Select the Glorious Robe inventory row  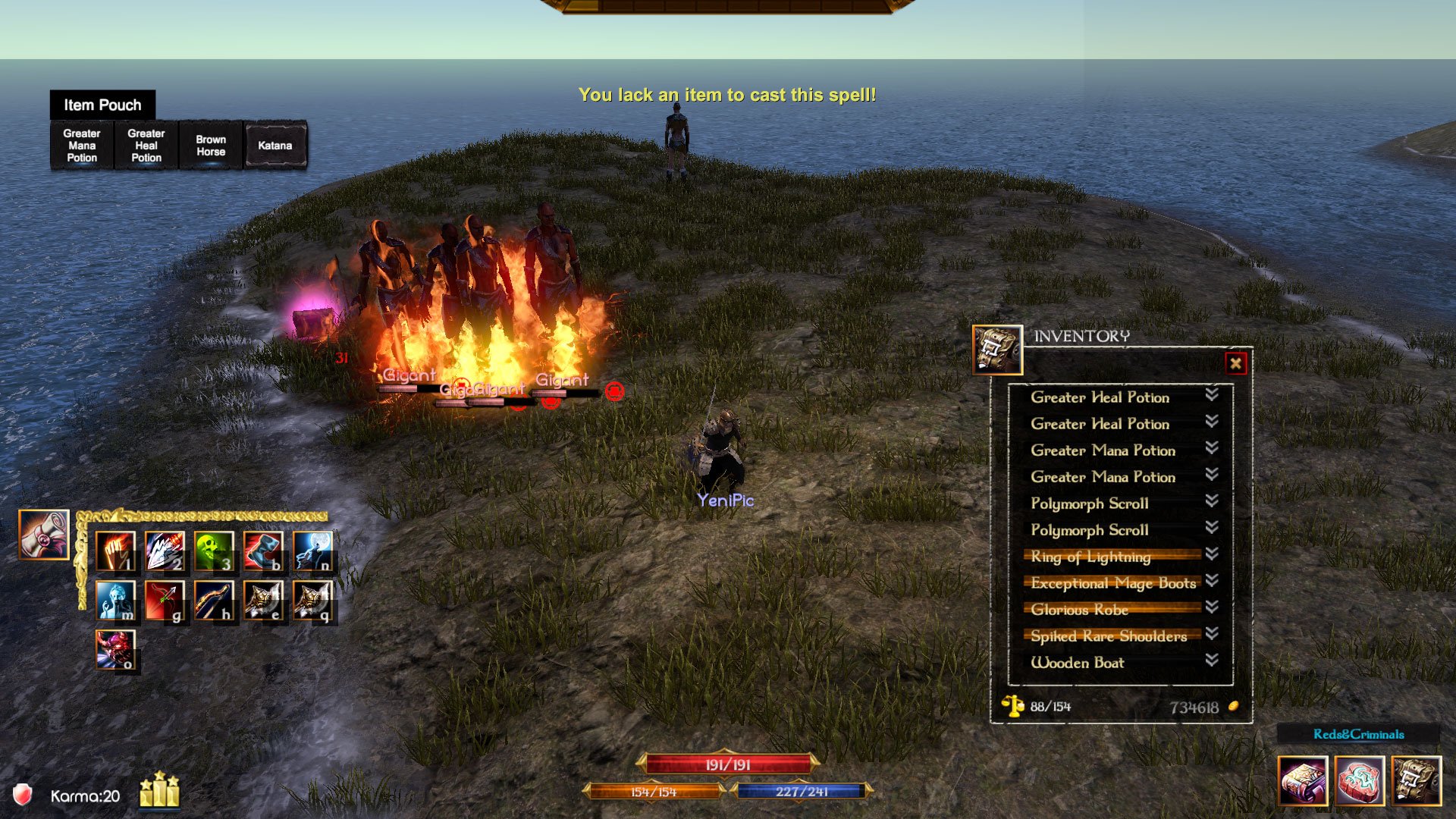1079,610
